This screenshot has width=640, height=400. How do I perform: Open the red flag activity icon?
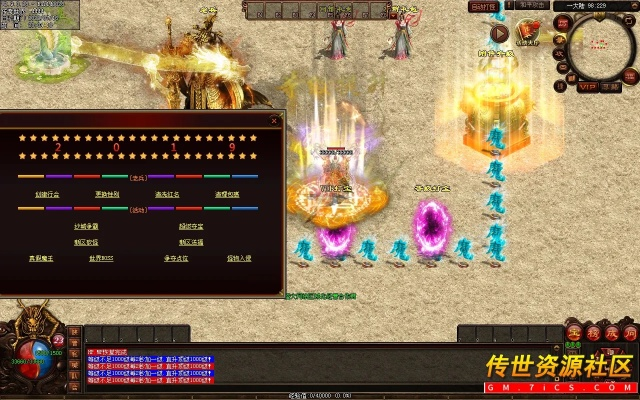[527, 33]
